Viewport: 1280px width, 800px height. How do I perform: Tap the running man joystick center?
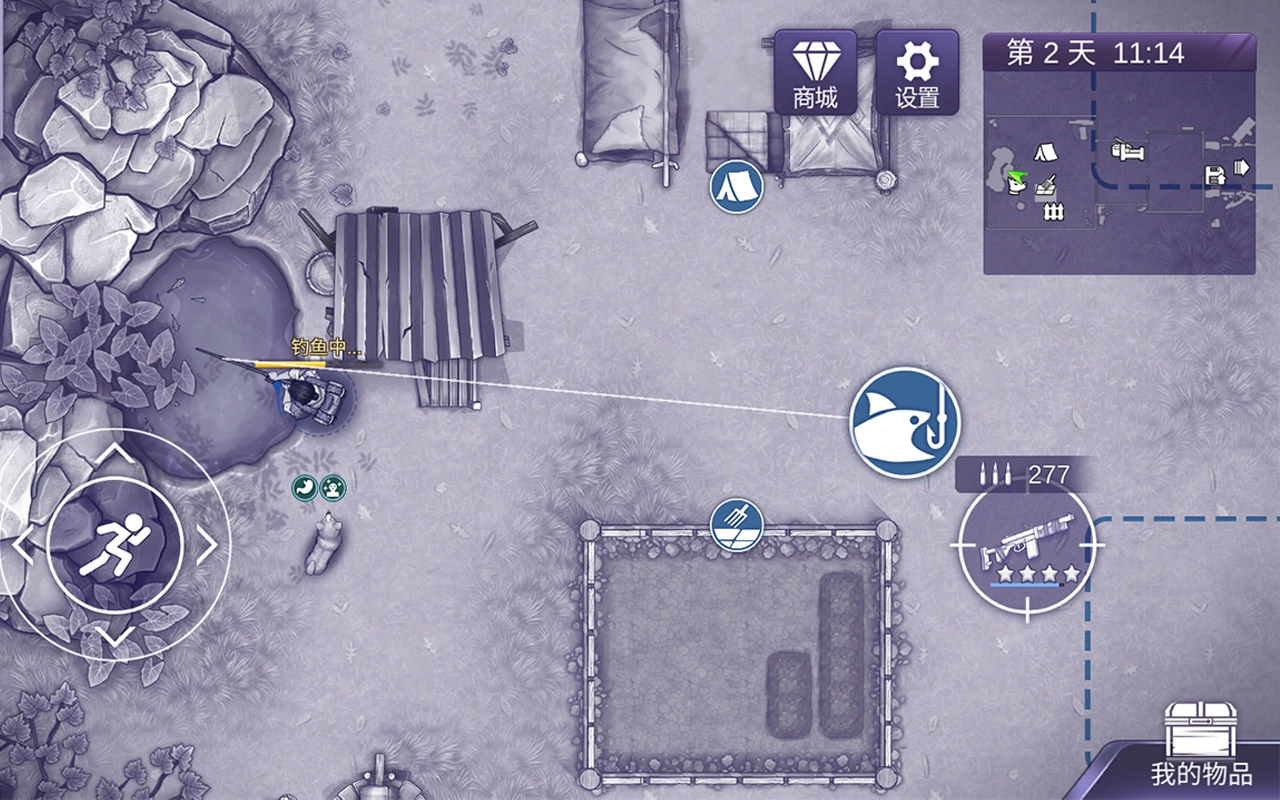[x=114, y=546]
